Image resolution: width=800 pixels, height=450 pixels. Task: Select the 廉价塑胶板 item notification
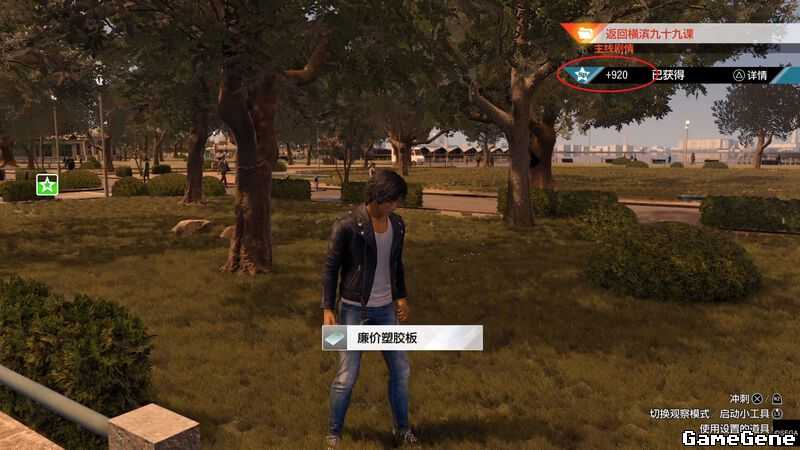pyautogui.click(x=402, y=338)
